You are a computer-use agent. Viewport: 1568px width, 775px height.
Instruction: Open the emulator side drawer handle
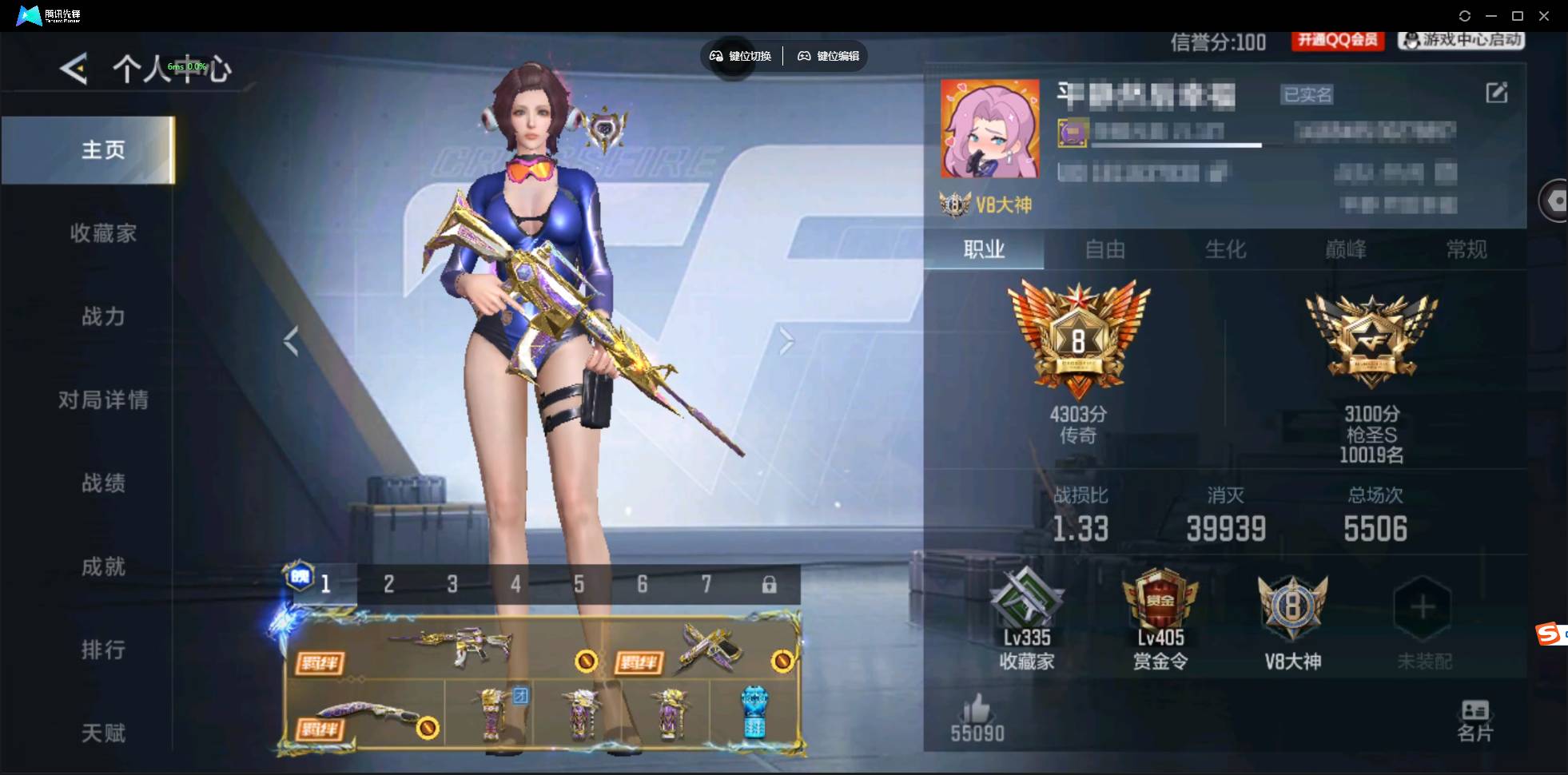(x=1554, y=200)
